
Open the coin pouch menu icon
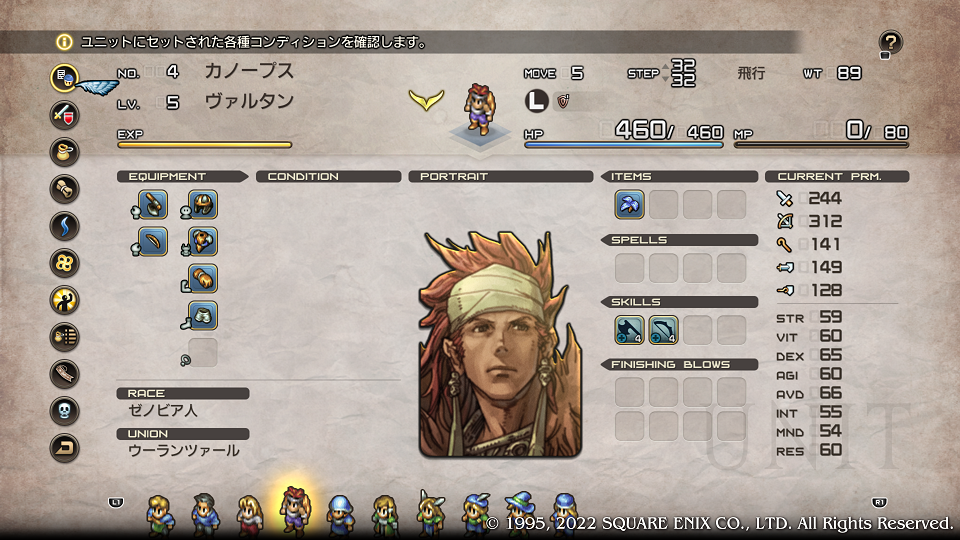(x=65, y=151)
